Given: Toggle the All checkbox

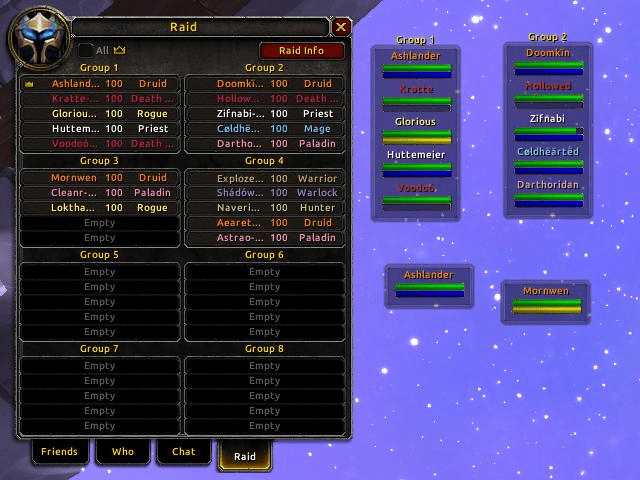Looking at the screenshot, I should 86,50.
